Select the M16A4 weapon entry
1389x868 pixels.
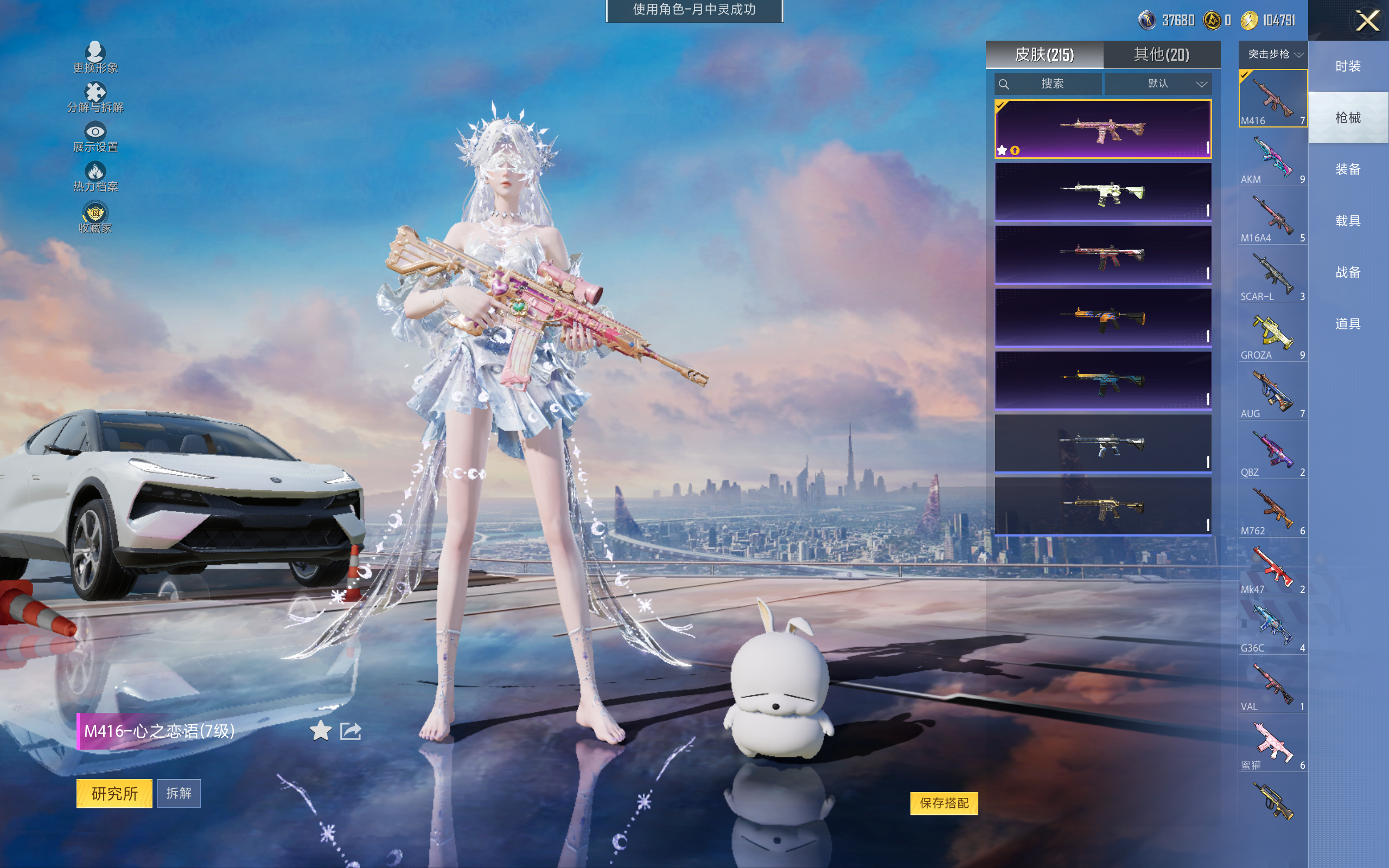(1272, 216)
